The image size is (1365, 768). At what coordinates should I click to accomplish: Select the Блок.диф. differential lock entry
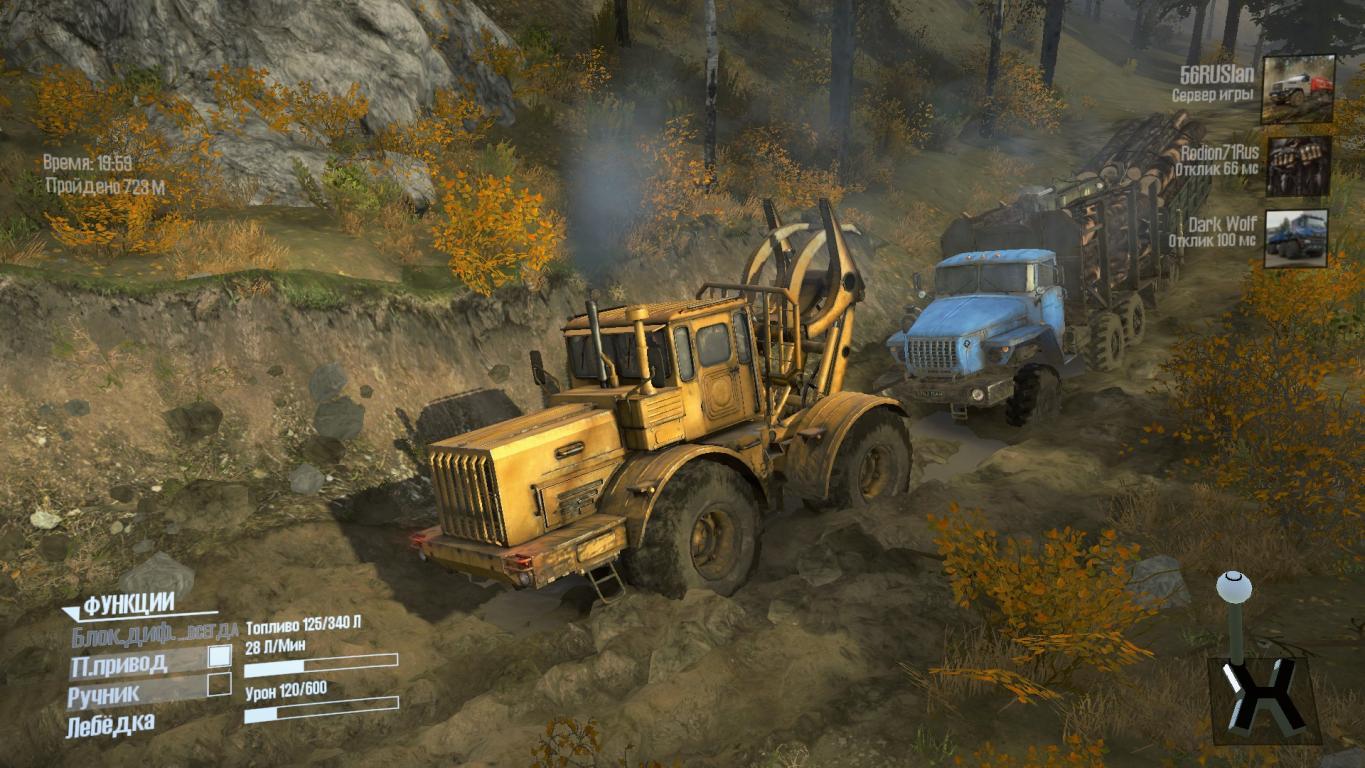pyautogui.click(x=154, y=632)
